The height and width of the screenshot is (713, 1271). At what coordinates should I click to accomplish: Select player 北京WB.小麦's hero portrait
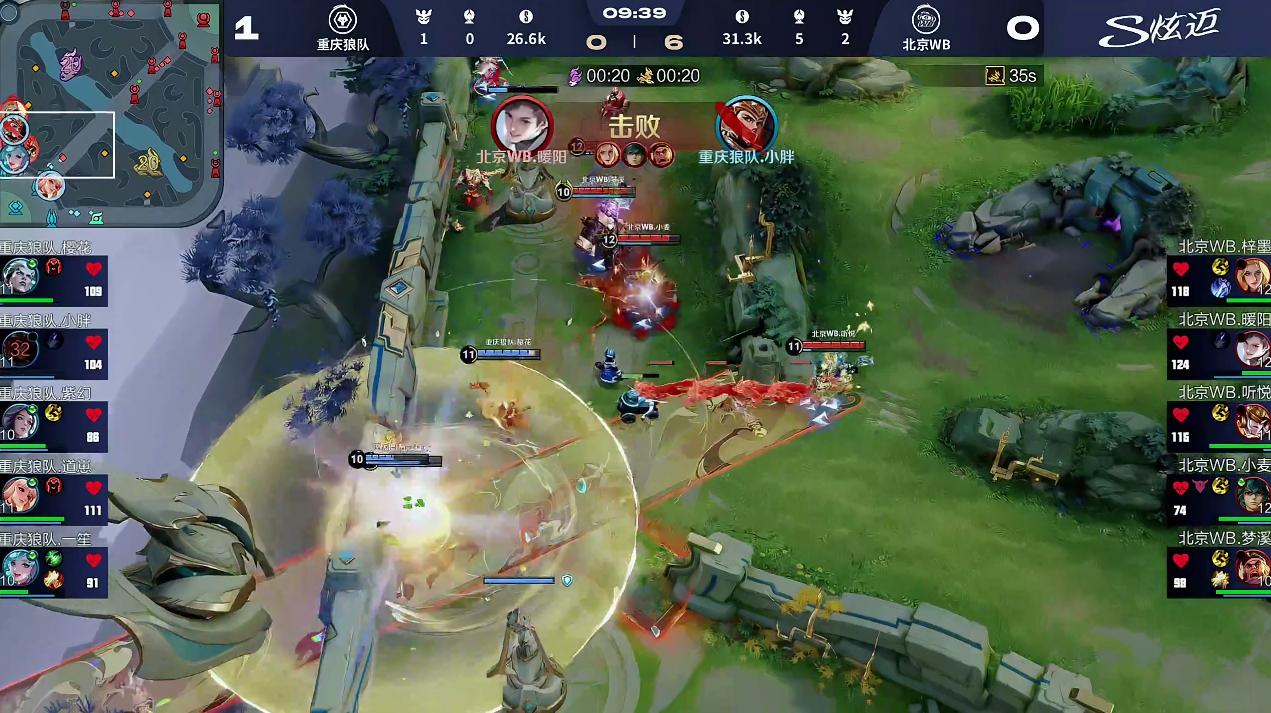[1251, 494]
